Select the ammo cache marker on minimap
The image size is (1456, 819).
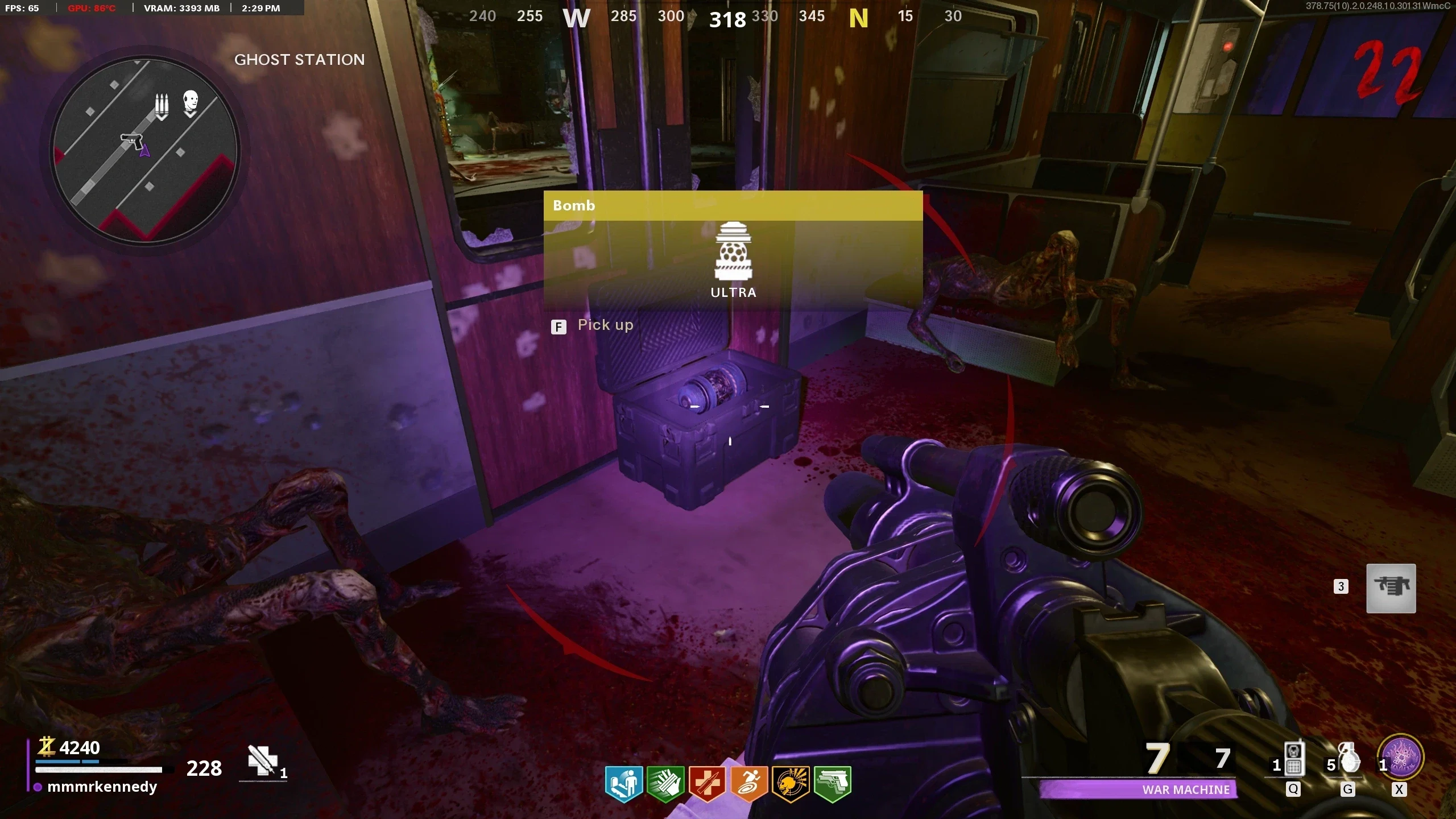pos(162,106)
